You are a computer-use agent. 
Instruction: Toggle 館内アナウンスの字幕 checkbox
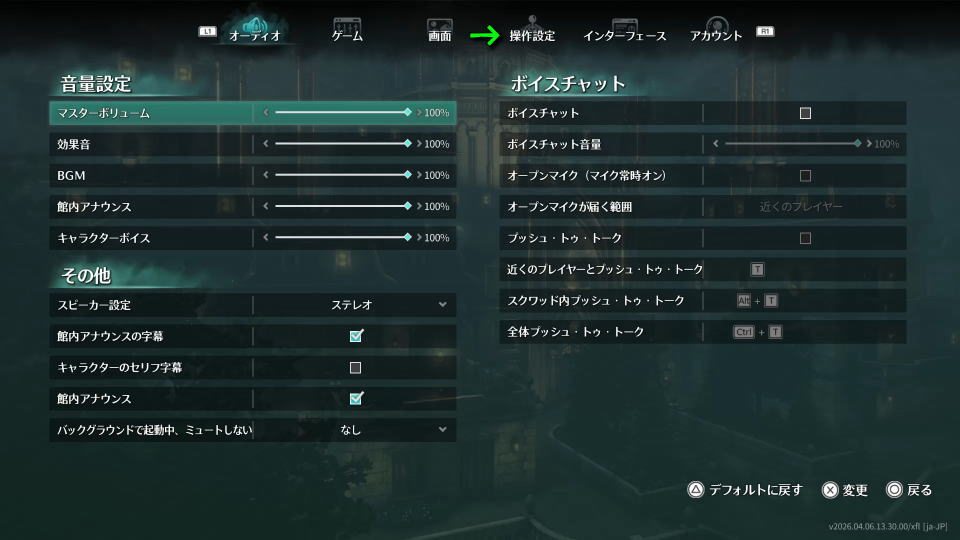(355, 336)
